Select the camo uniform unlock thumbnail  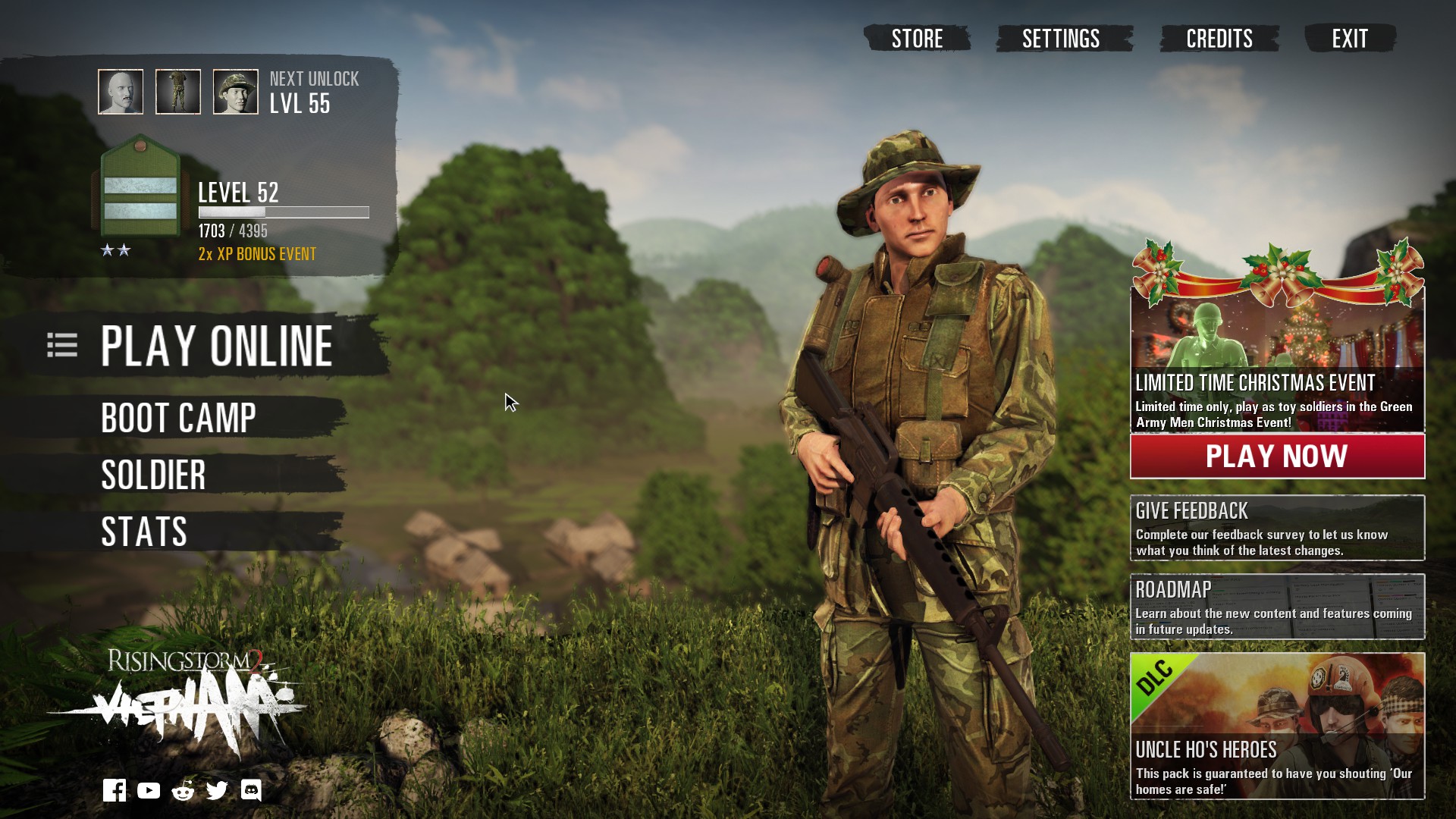(178, 92)
